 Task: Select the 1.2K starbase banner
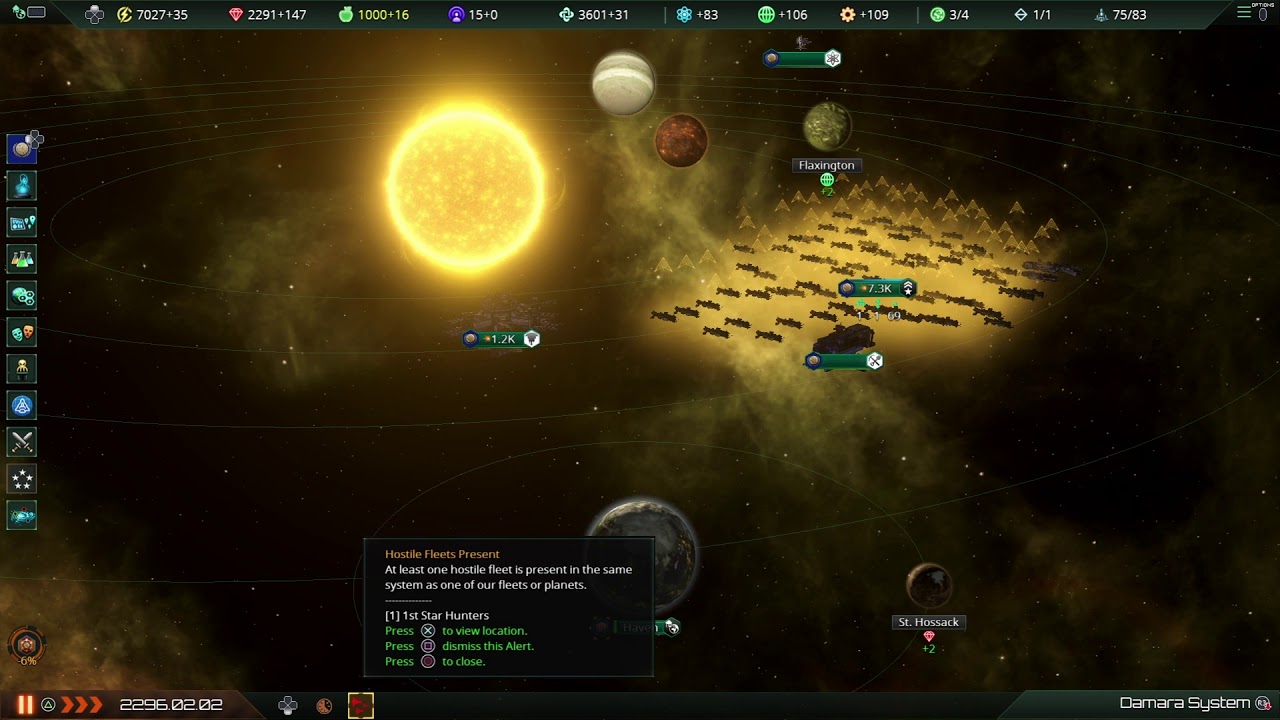(501, 339)
